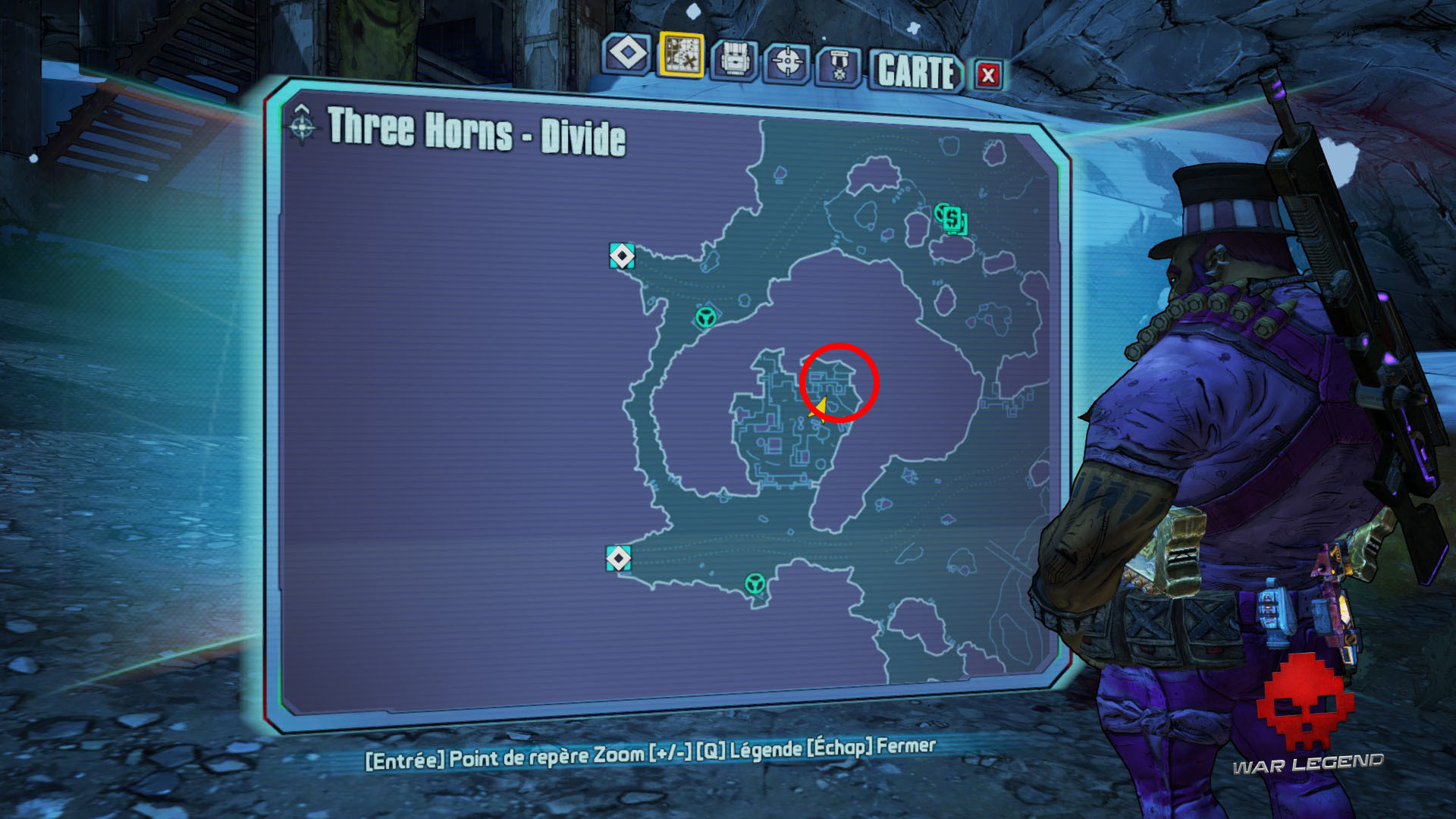Select the yellow player arrow on the map
Screen dimensions: 1456x819
[x=820, y=408]
